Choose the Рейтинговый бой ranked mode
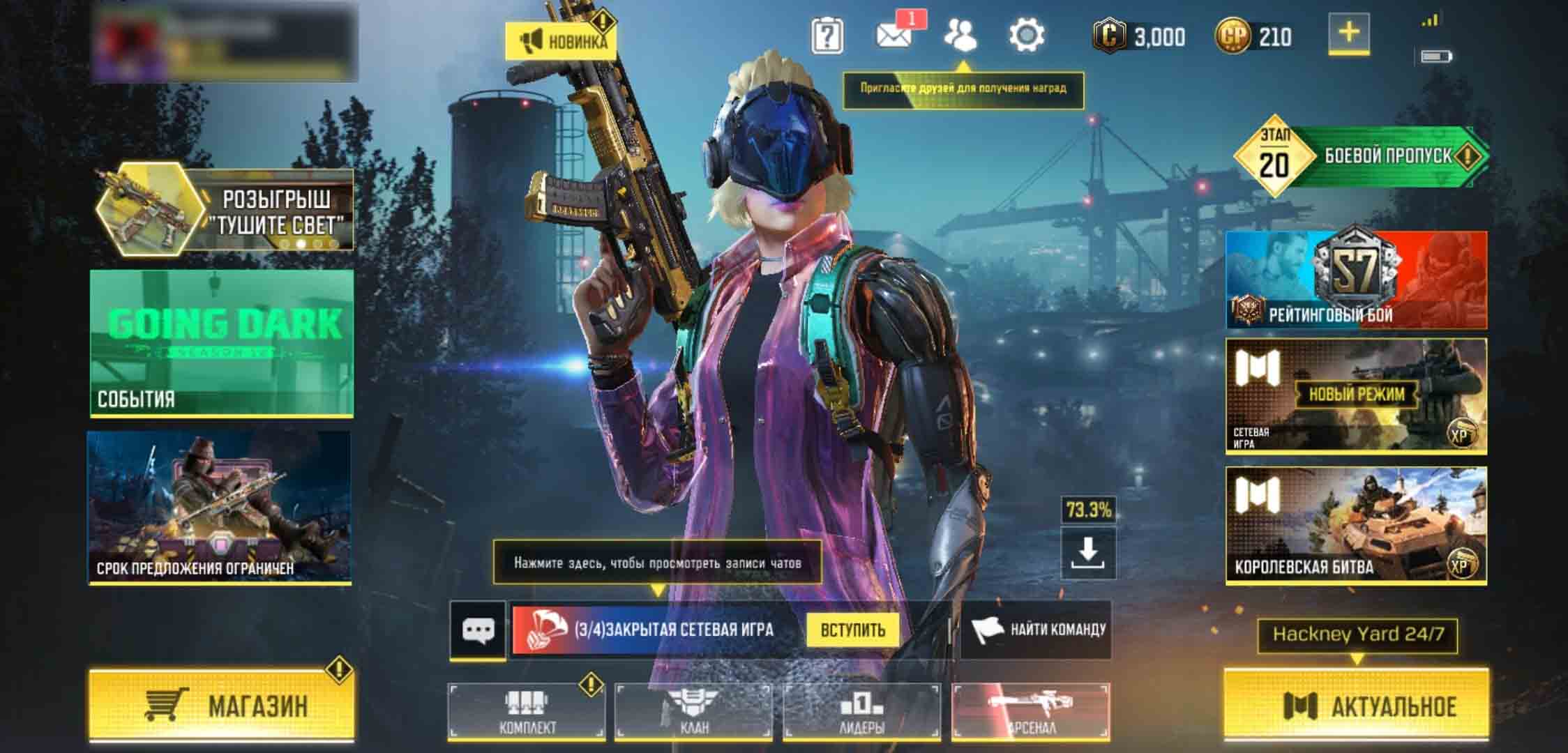 point(1356,280)
